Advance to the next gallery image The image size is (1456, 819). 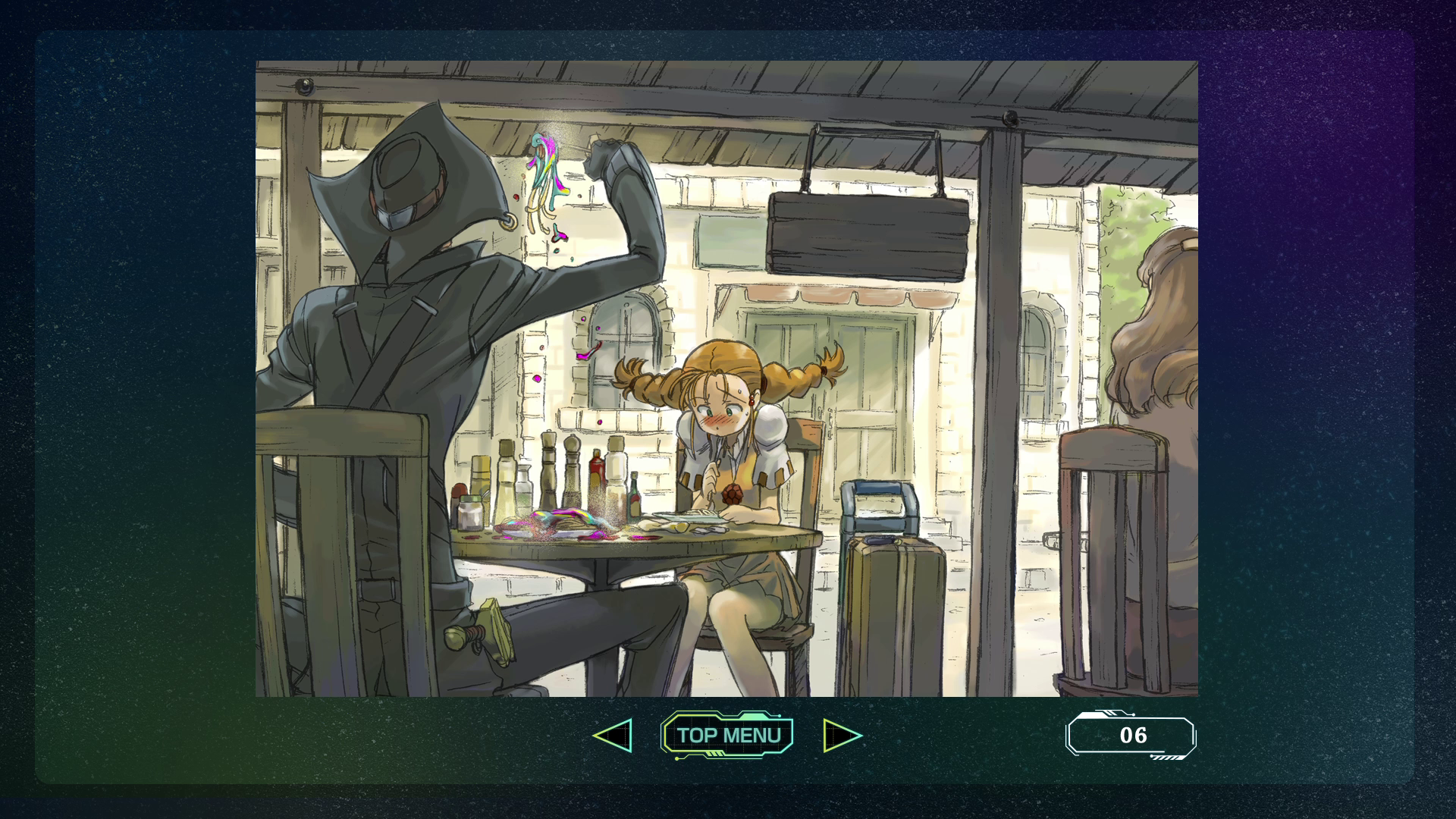point(842,736)
